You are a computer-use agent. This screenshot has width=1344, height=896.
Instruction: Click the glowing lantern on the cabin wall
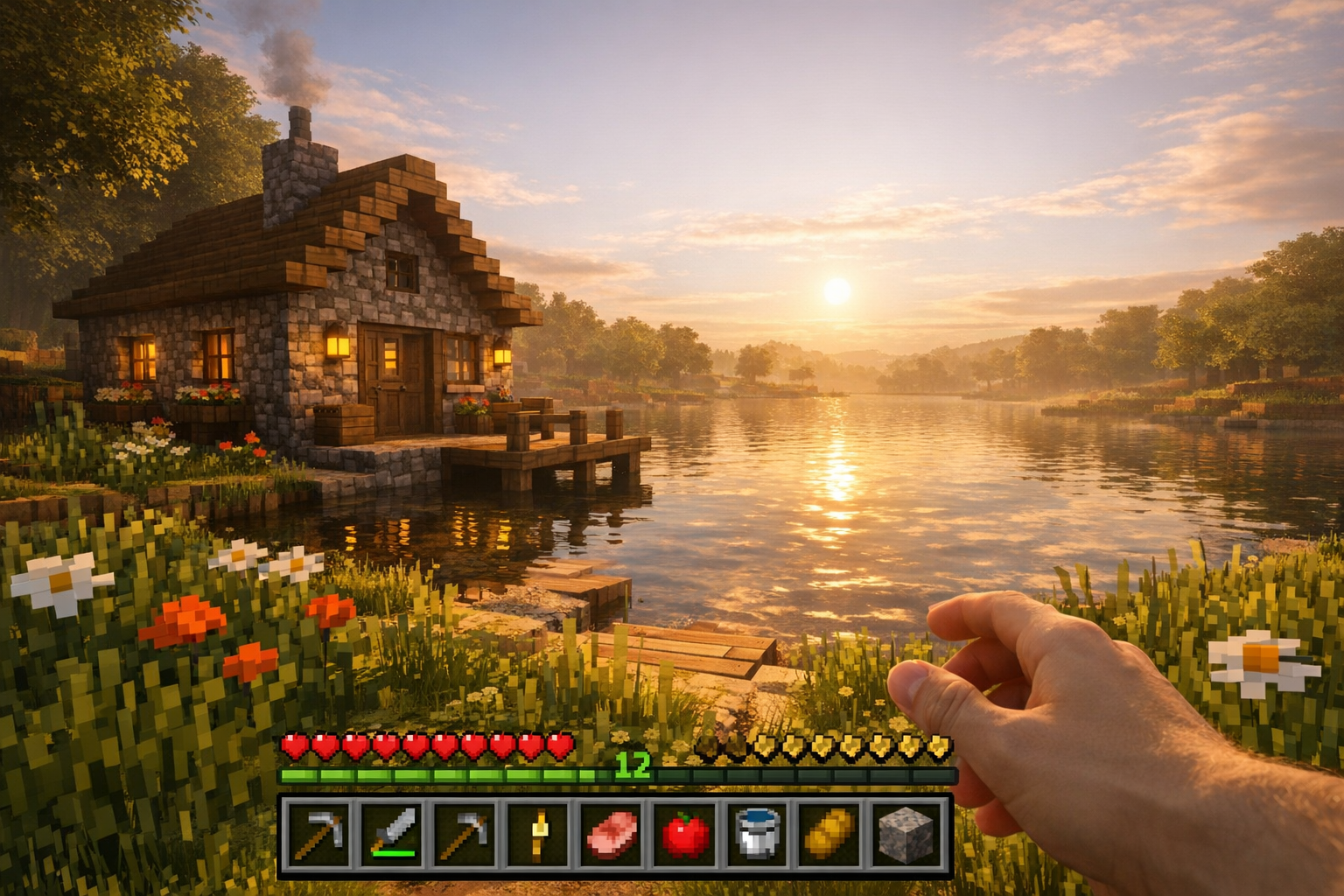pyautogui.click(x=337, y=345)
